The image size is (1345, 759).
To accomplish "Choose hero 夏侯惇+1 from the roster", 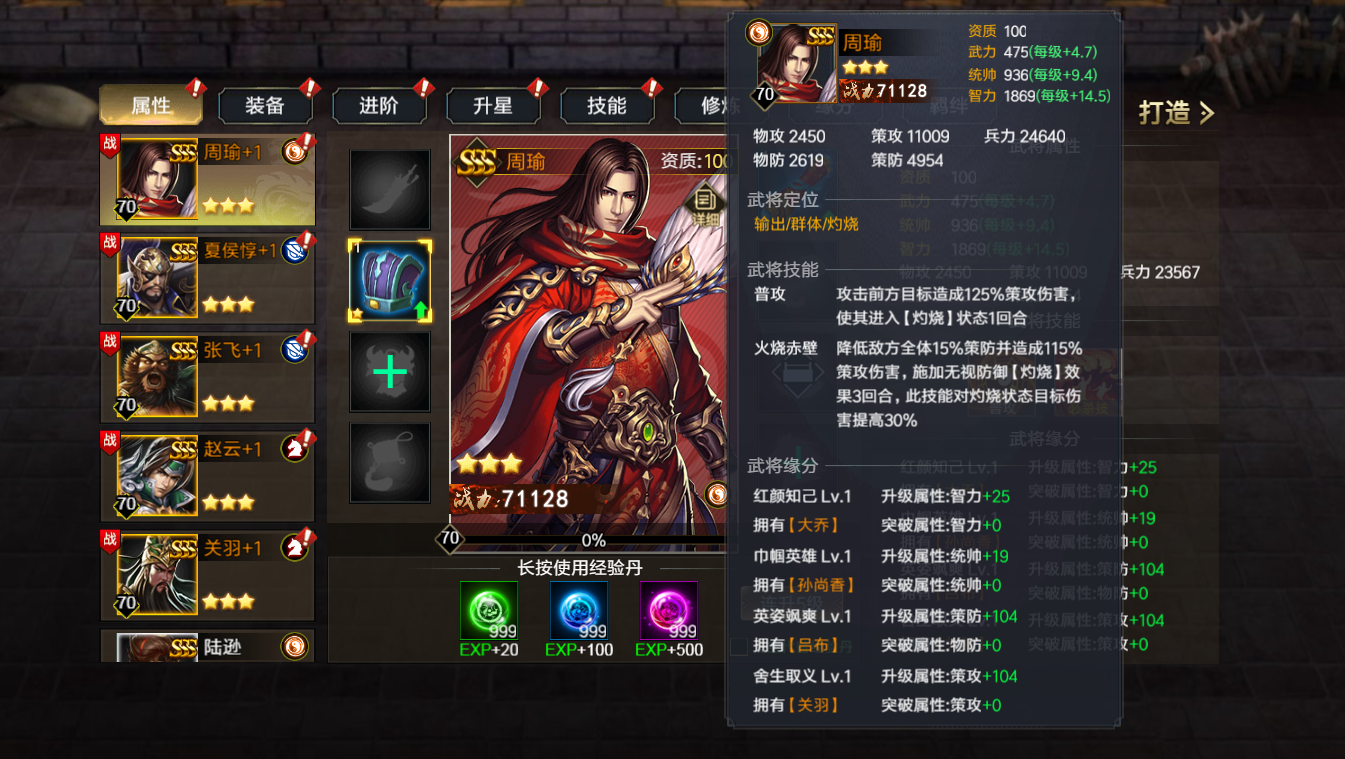I will (207, 279).
